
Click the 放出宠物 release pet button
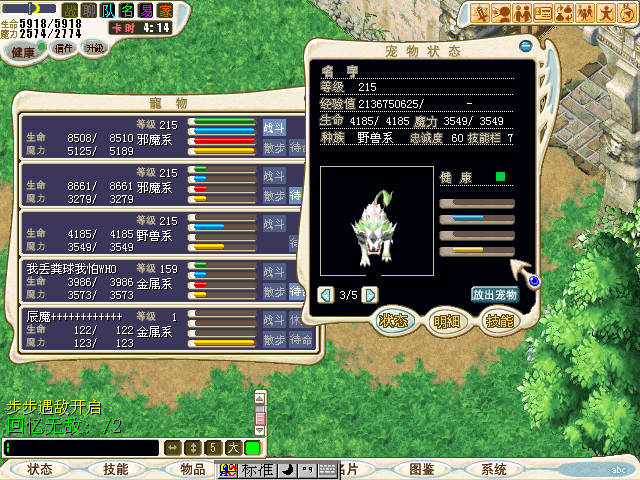495,295
